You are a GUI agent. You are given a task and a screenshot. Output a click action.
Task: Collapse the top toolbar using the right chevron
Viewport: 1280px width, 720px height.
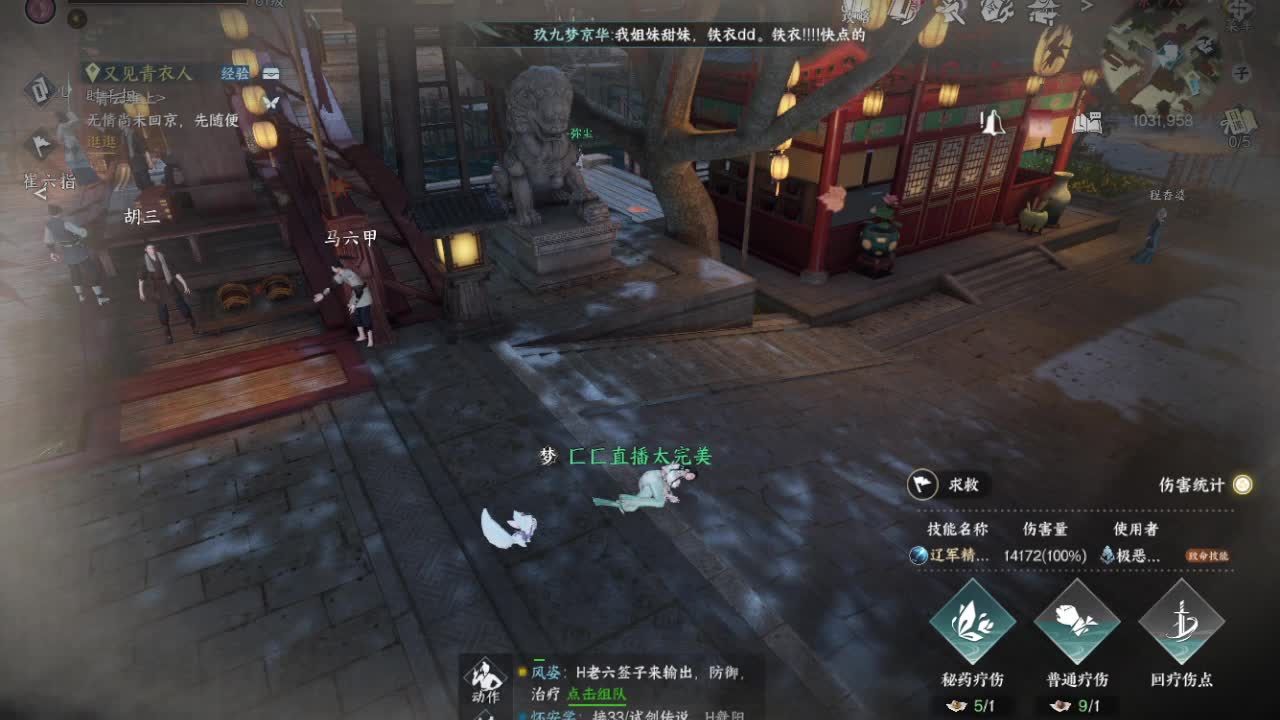coord(1085,10)
